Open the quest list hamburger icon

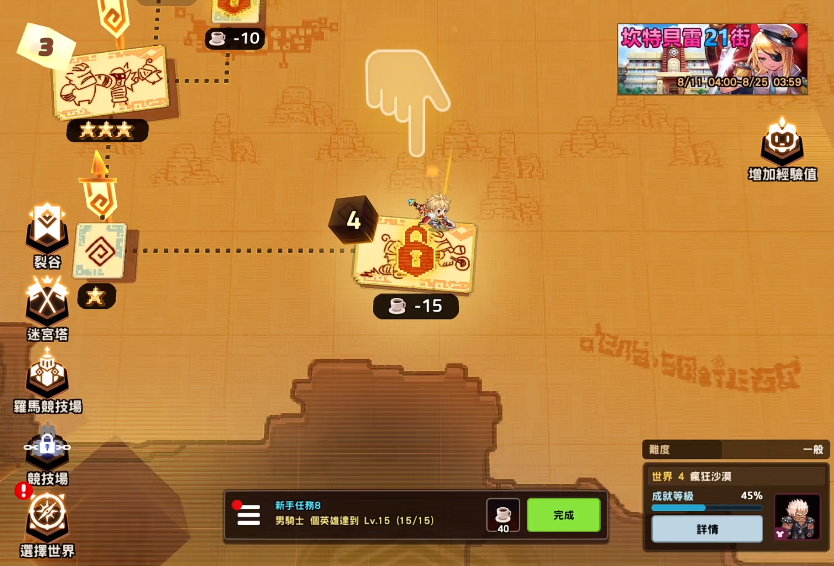[249, 515]
